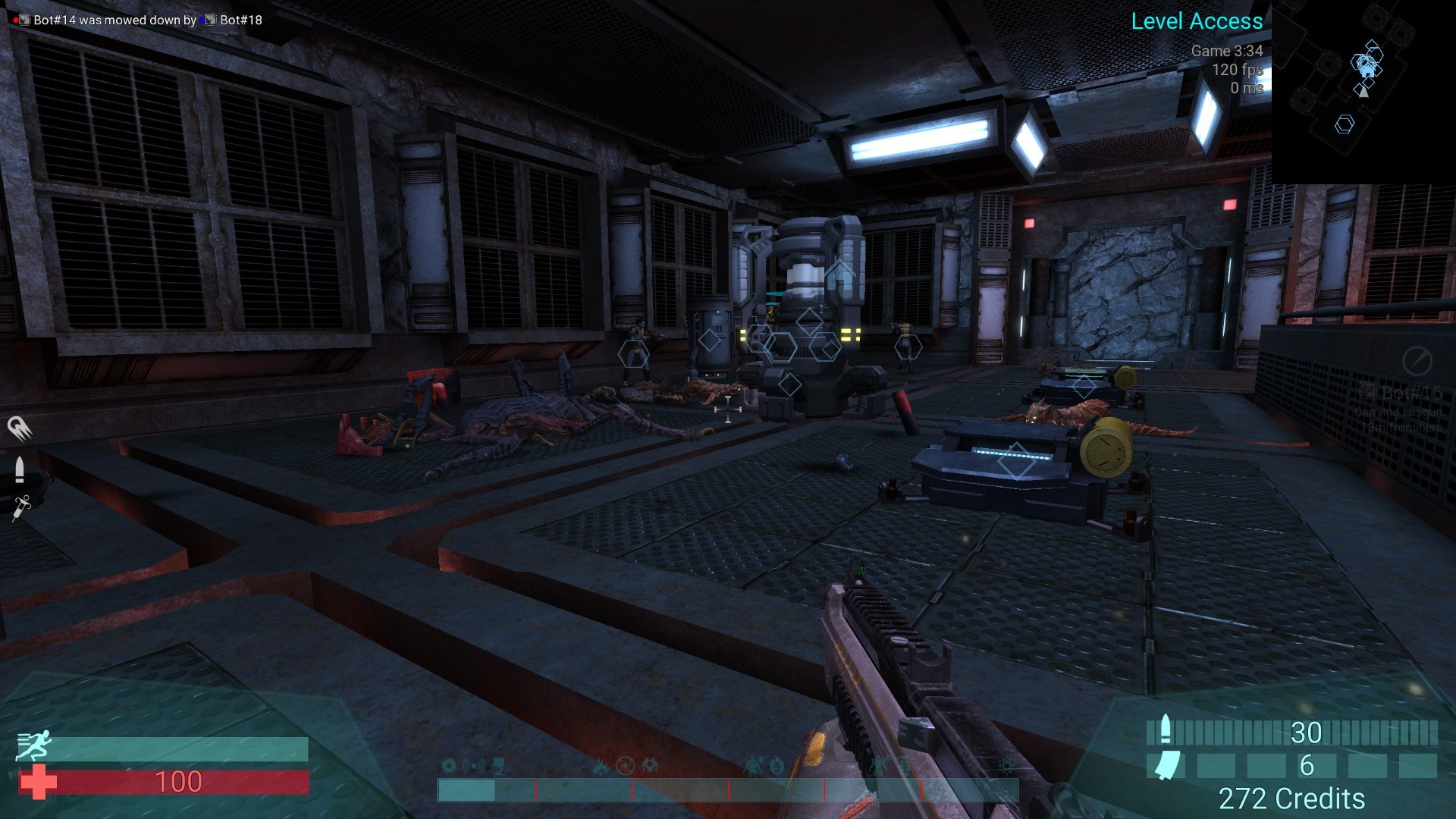Click the hexagon beacon on the minimap
The width and height of the screenshot is (1456, 819).
coord(1345,124)
